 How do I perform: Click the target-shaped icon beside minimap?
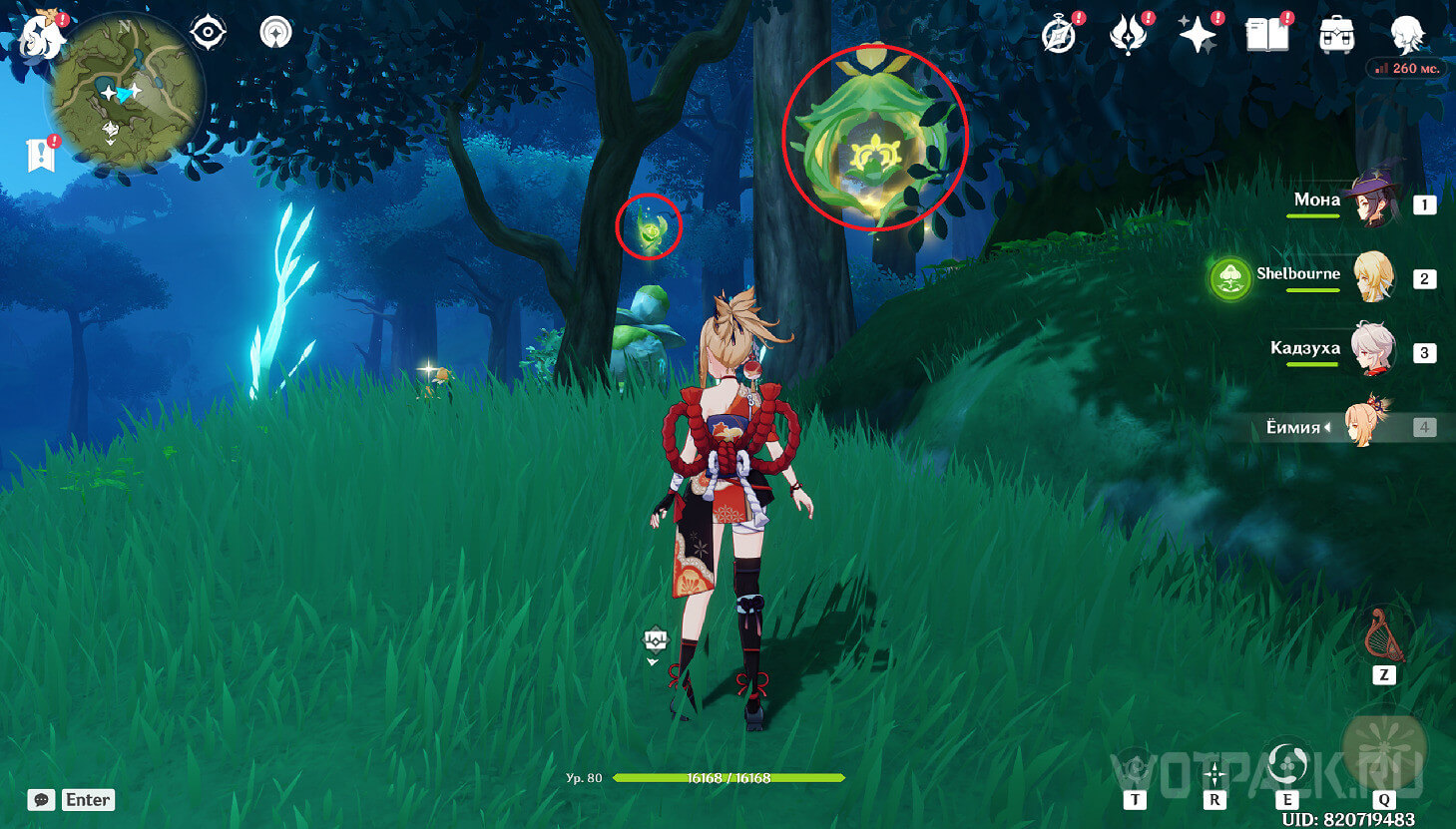208,33
